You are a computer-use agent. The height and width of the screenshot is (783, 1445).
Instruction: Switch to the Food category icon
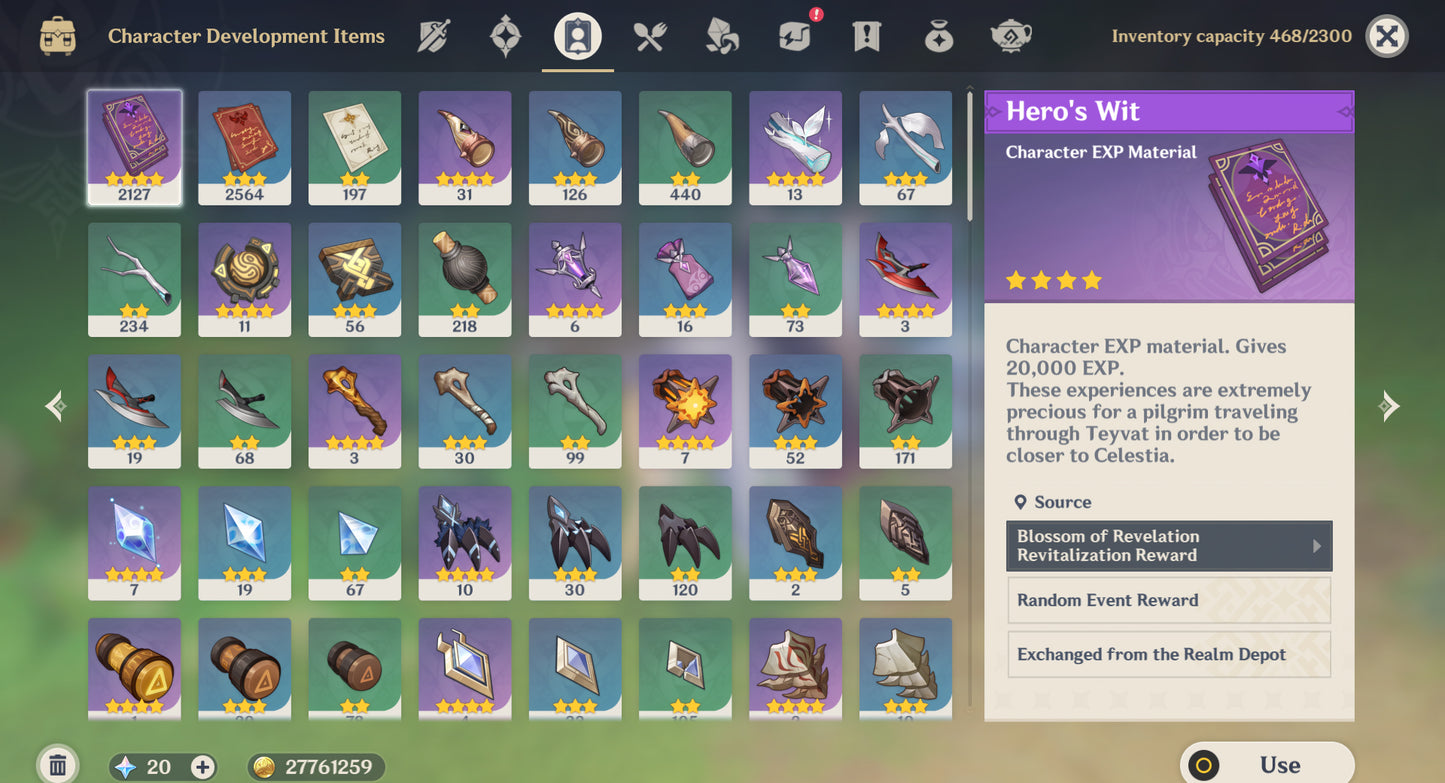coord(648,35)
